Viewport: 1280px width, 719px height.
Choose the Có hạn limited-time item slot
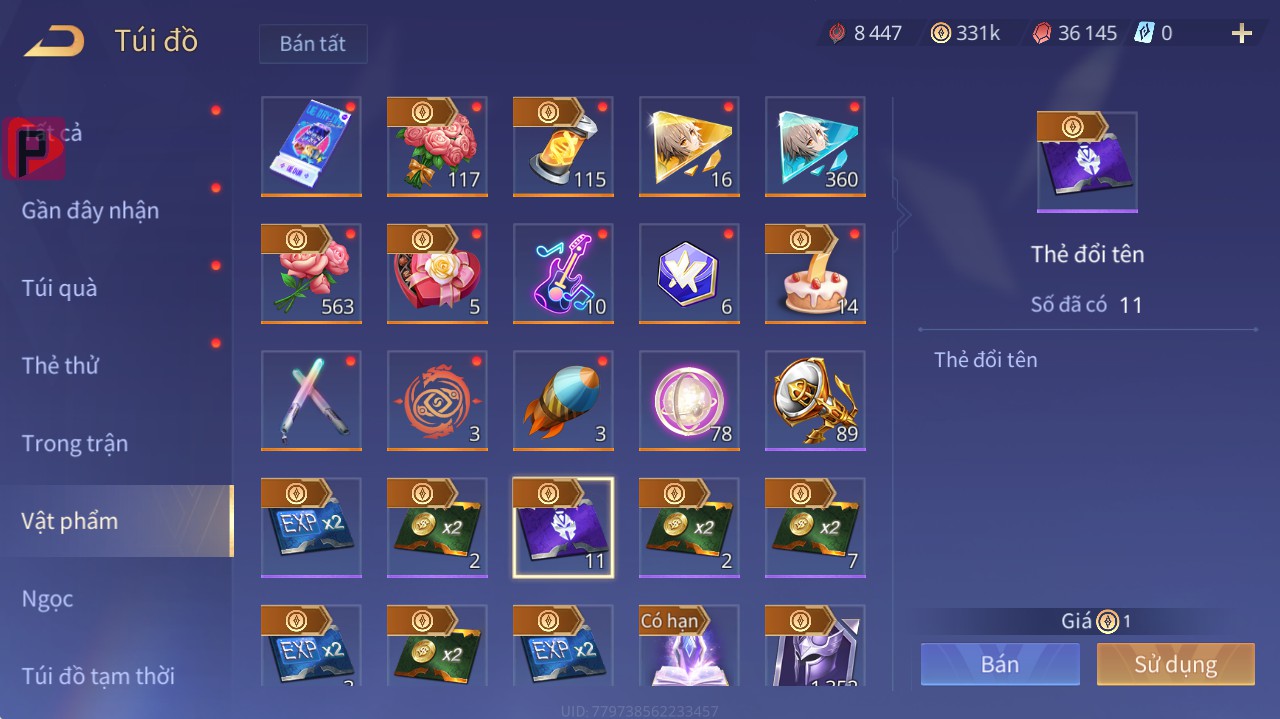[x=689, y=646]
